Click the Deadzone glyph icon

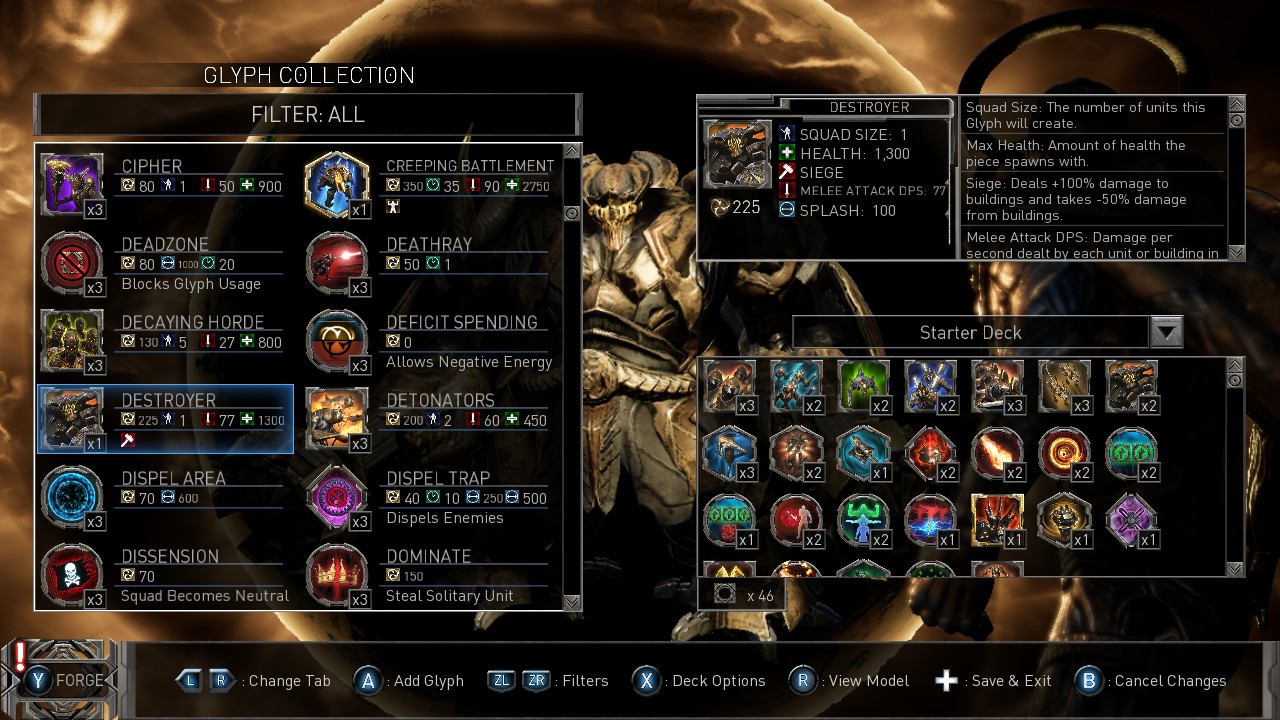(71, 262)
